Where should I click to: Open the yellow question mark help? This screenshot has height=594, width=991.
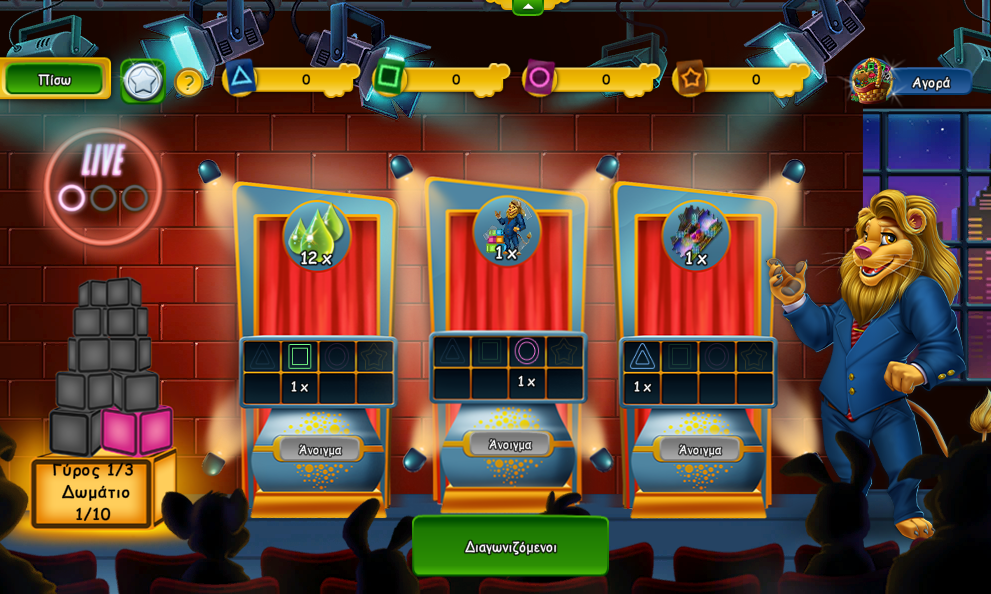[188, 82]
